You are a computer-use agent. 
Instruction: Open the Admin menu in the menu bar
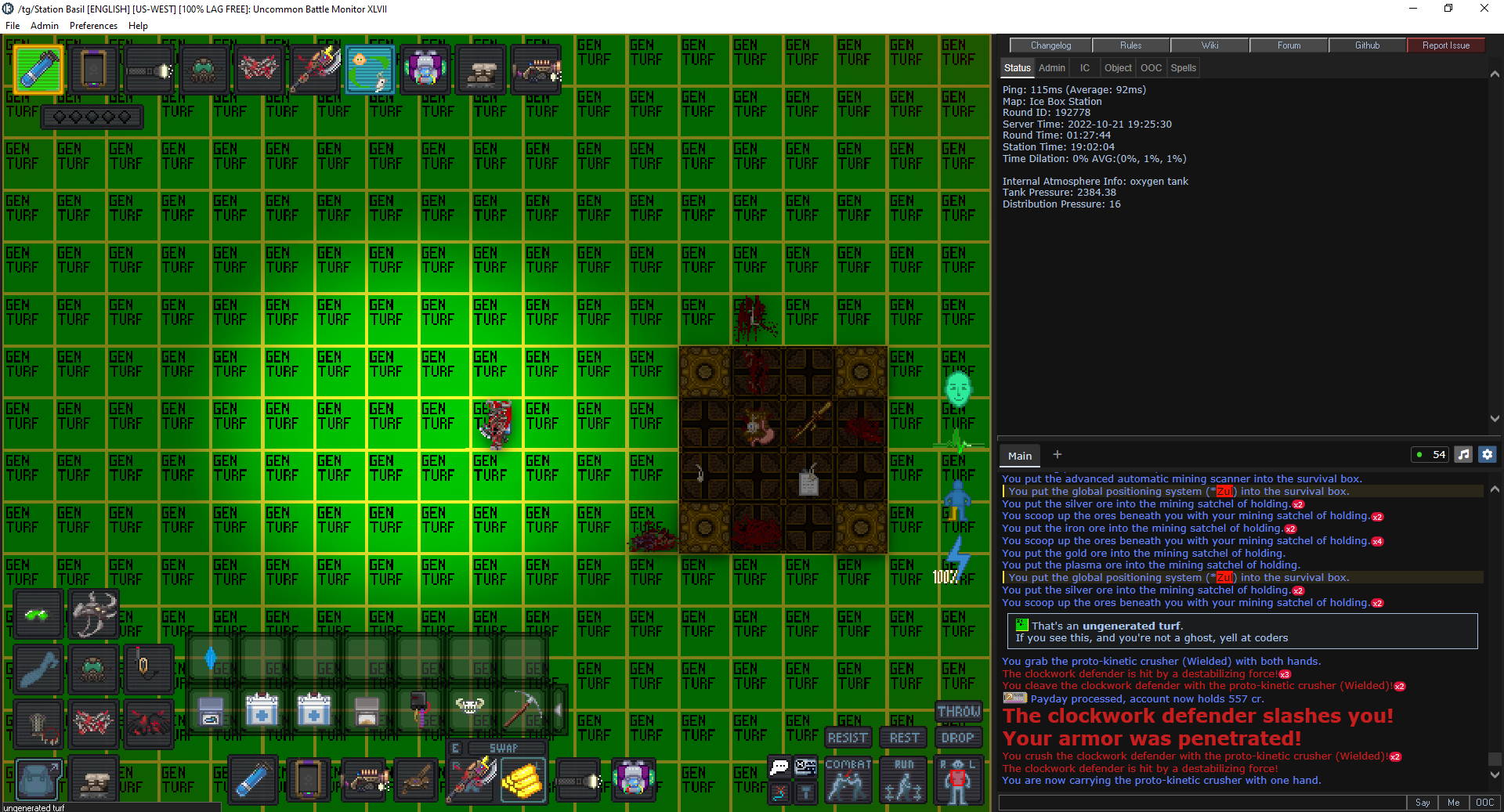pos(44,25)
